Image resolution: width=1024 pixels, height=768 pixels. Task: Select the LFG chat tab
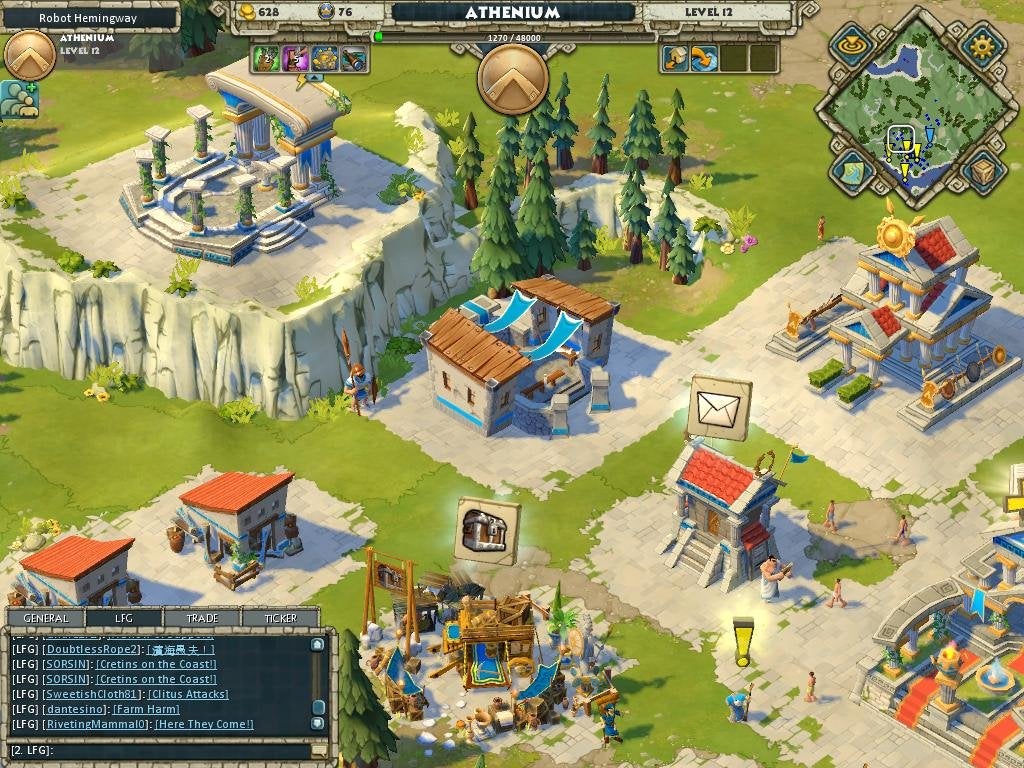tap(124, 618)
